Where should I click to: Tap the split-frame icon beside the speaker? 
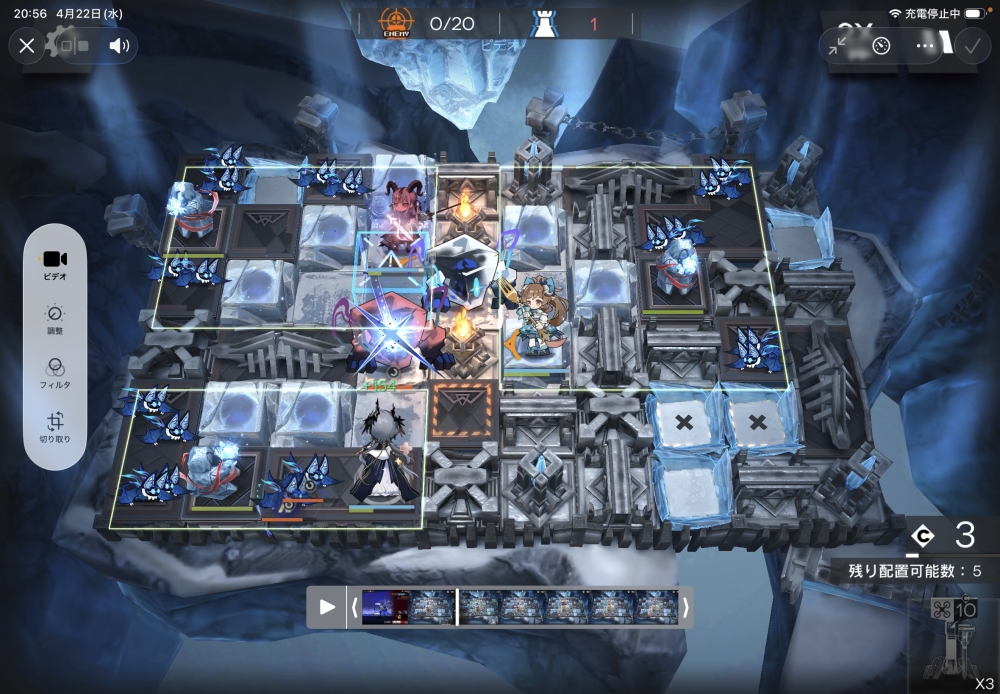(74, 45)
